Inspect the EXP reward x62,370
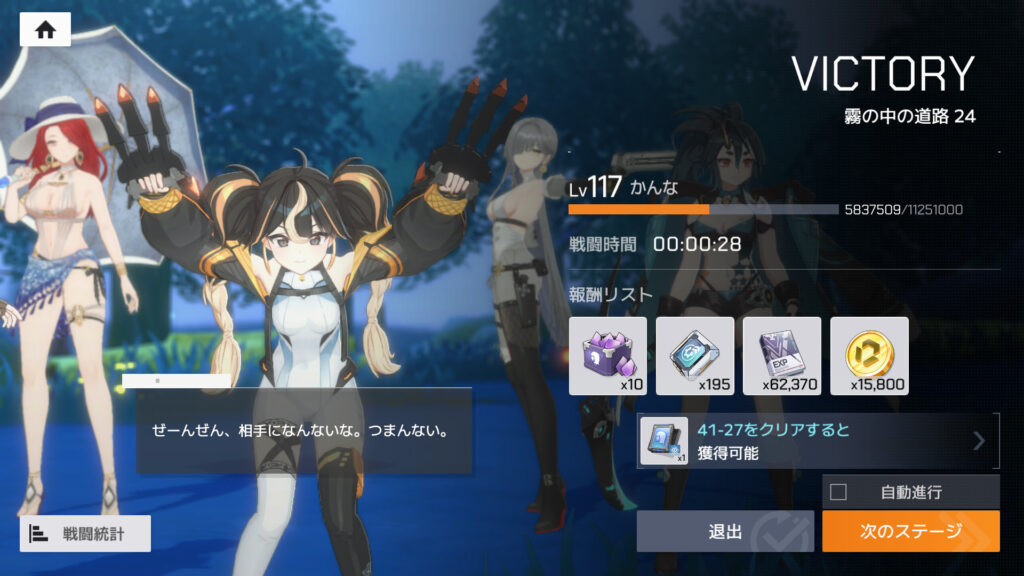 point(782,356)
